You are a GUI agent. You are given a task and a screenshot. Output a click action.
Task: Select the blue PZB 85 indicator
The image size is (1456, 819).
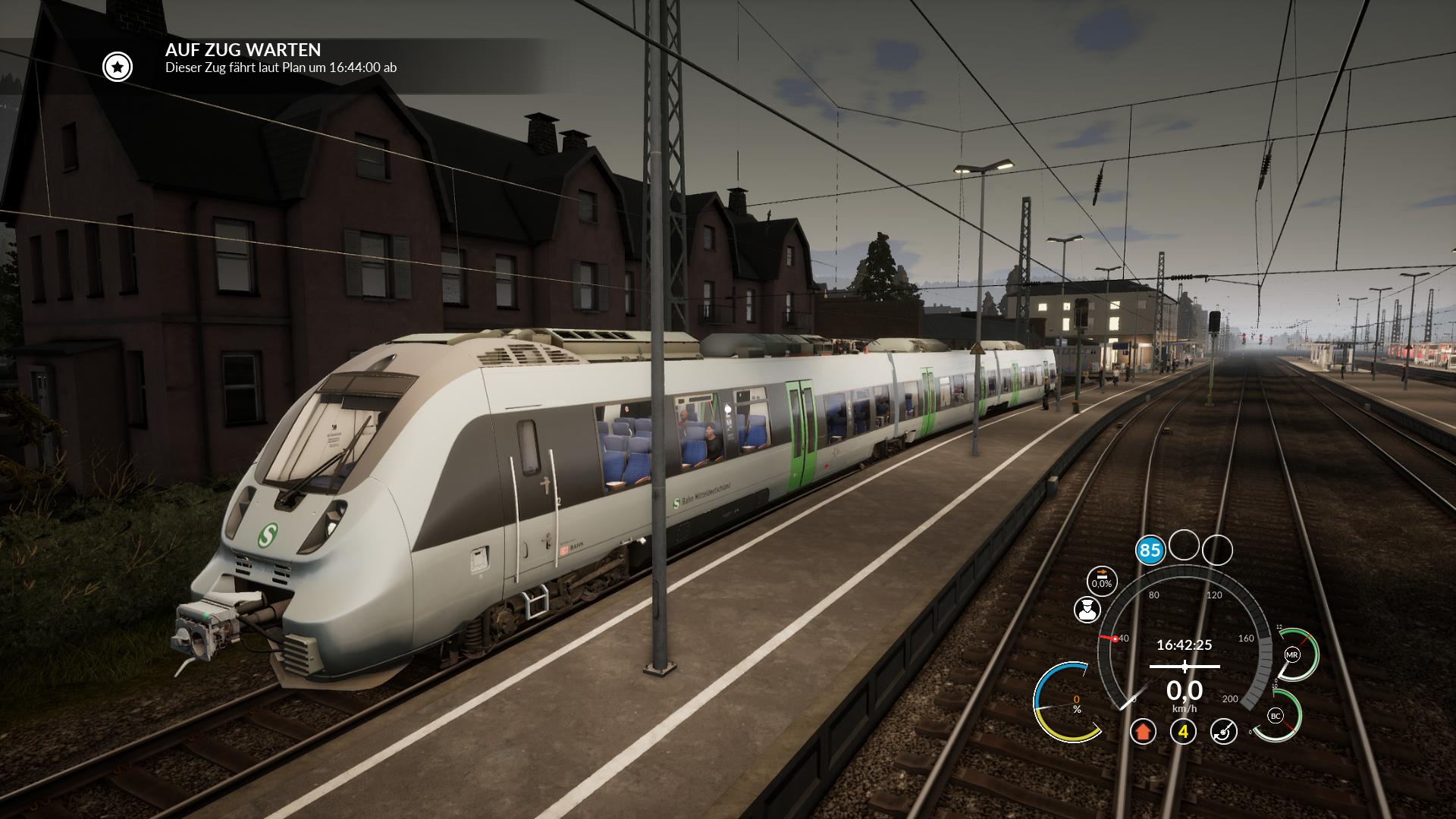tap(1150, 550)
